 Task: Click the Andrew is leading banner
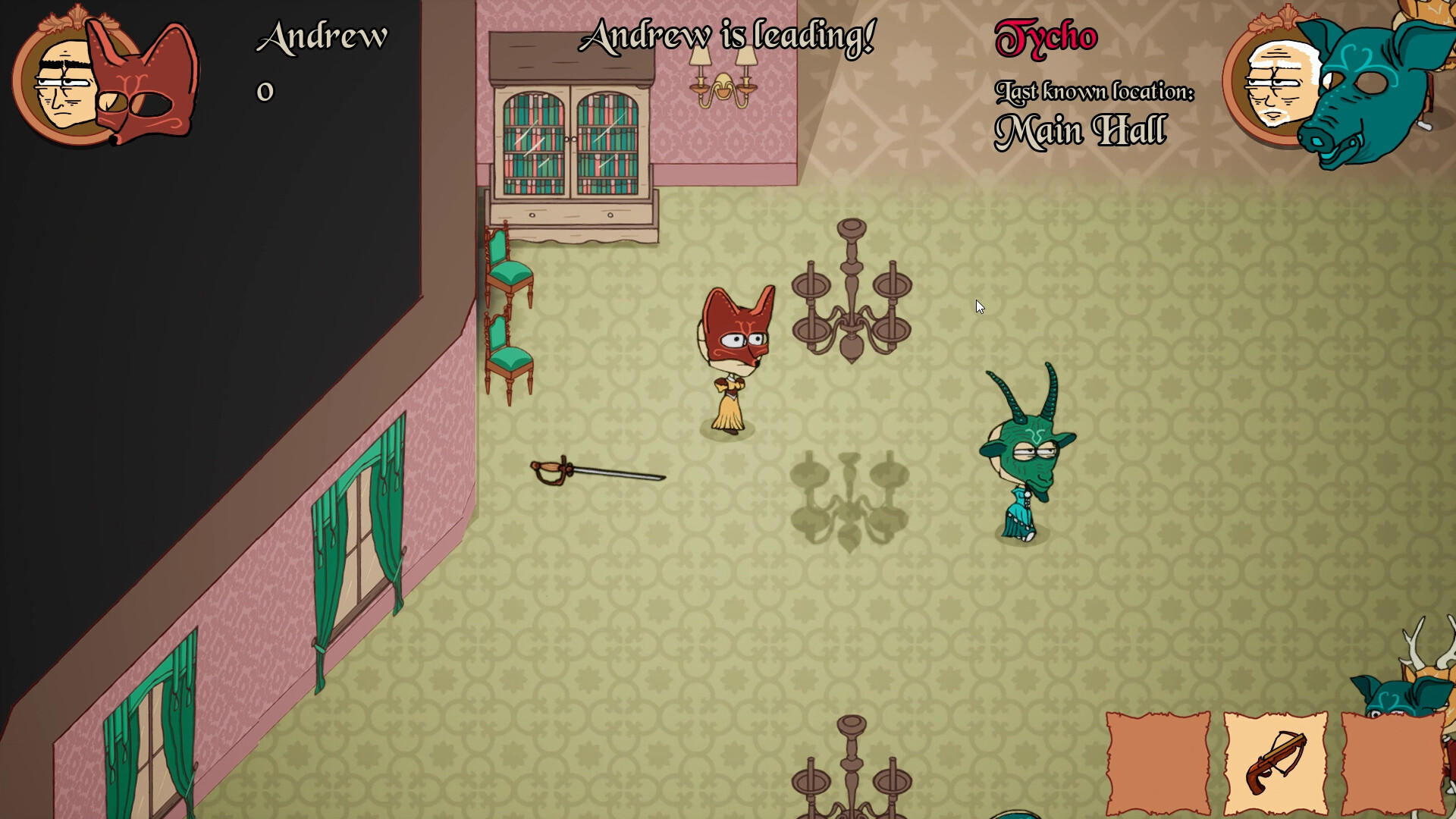click(x=730, y=34)
